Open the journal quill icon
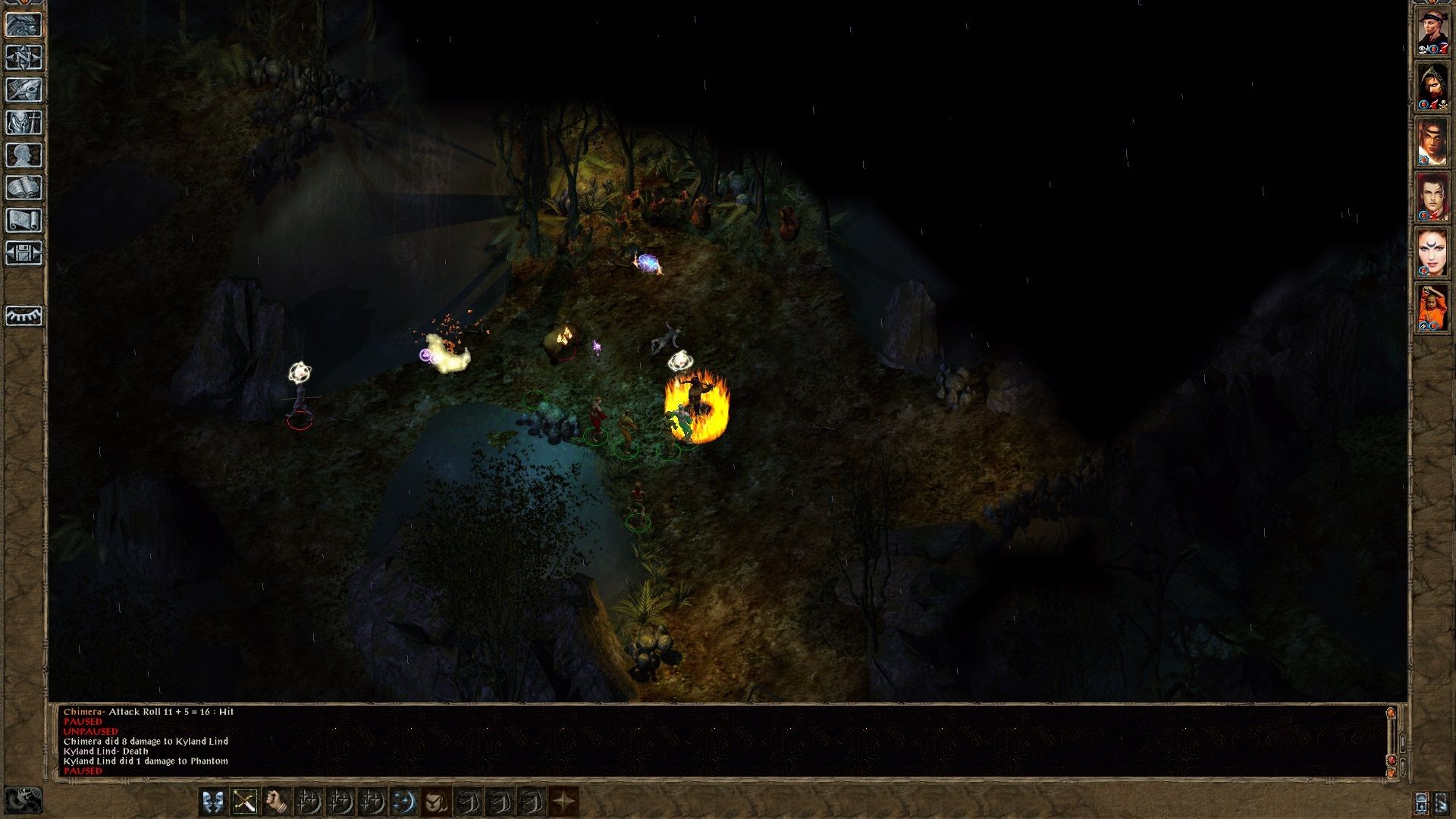The height and width of the screenshot is (819, 1456). point(24,89)
